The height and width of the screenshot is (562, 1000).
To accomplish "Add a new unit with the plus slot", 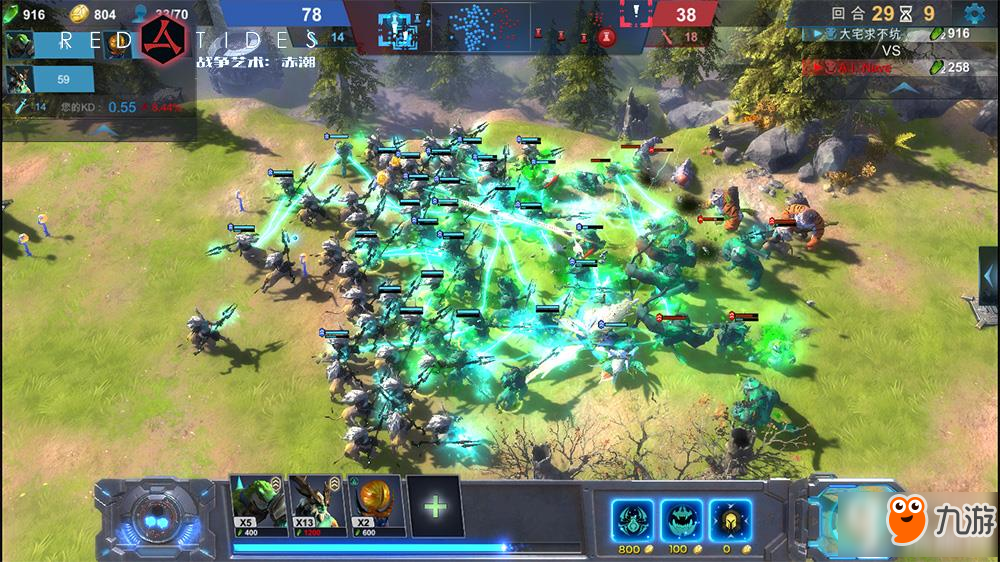I will click(435, 506).
